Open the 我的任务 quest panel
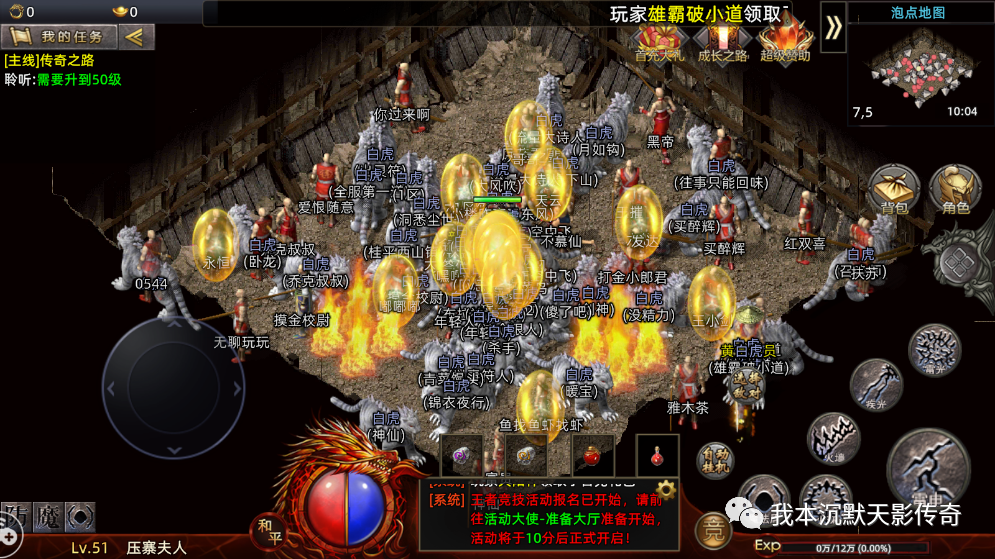Image resolution: width=995 pixels, height=559 pixels. click(x=59, y=37)
